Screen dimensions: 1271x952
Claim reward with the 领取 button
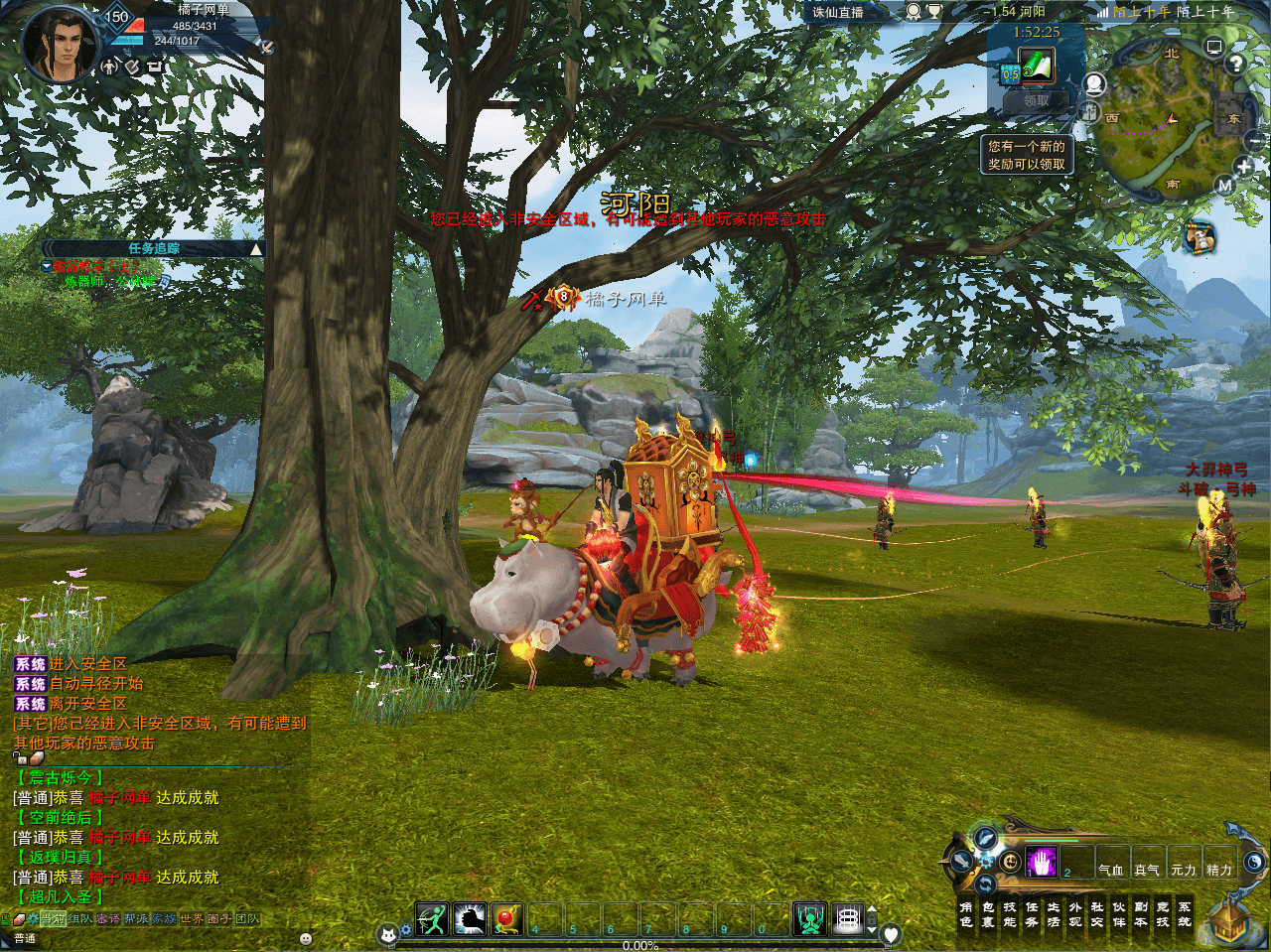(1036, 100)
